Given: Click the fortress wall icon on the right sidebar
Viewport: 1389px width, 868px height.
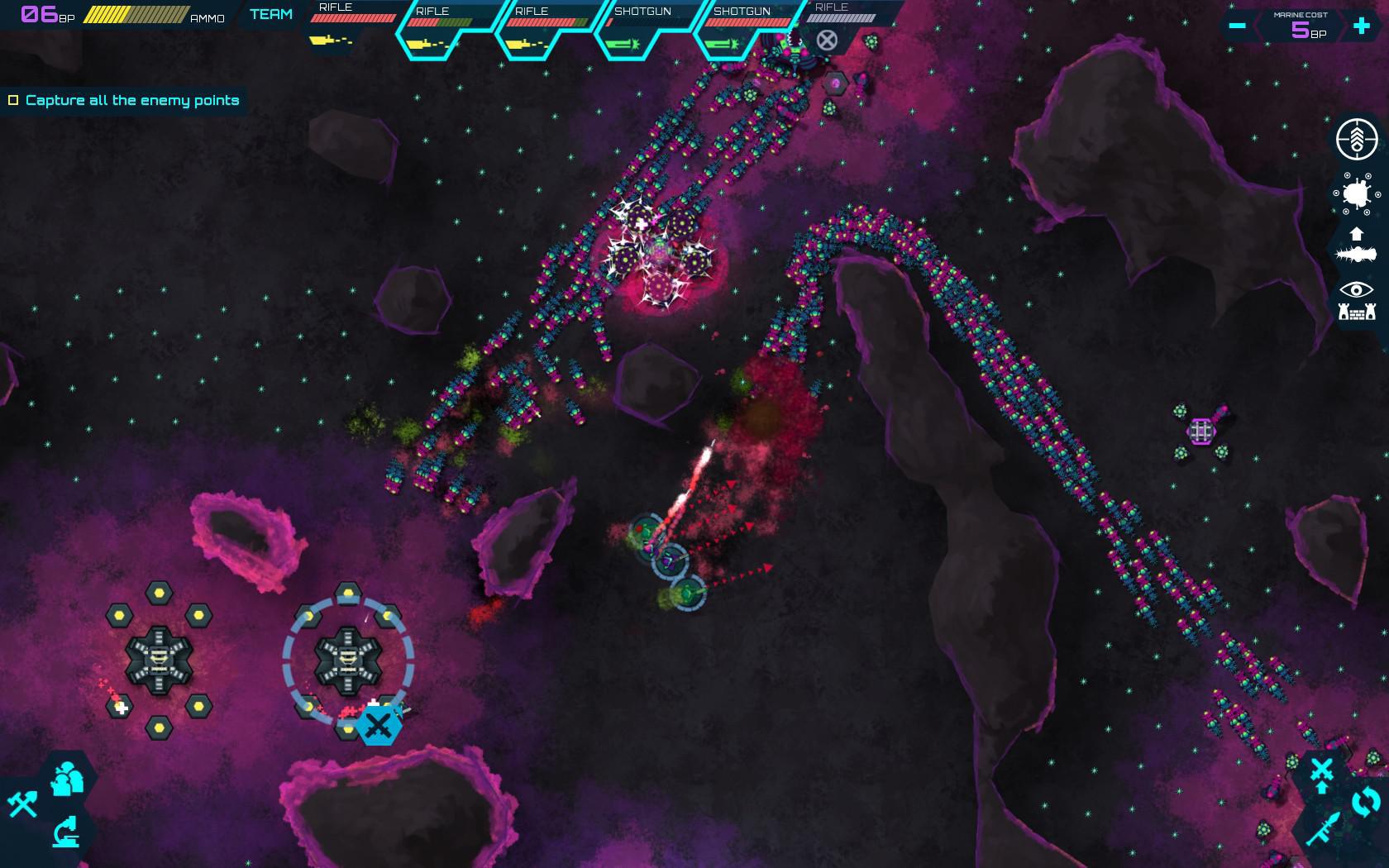Looking at the screenshot, I should (1356, 311).
